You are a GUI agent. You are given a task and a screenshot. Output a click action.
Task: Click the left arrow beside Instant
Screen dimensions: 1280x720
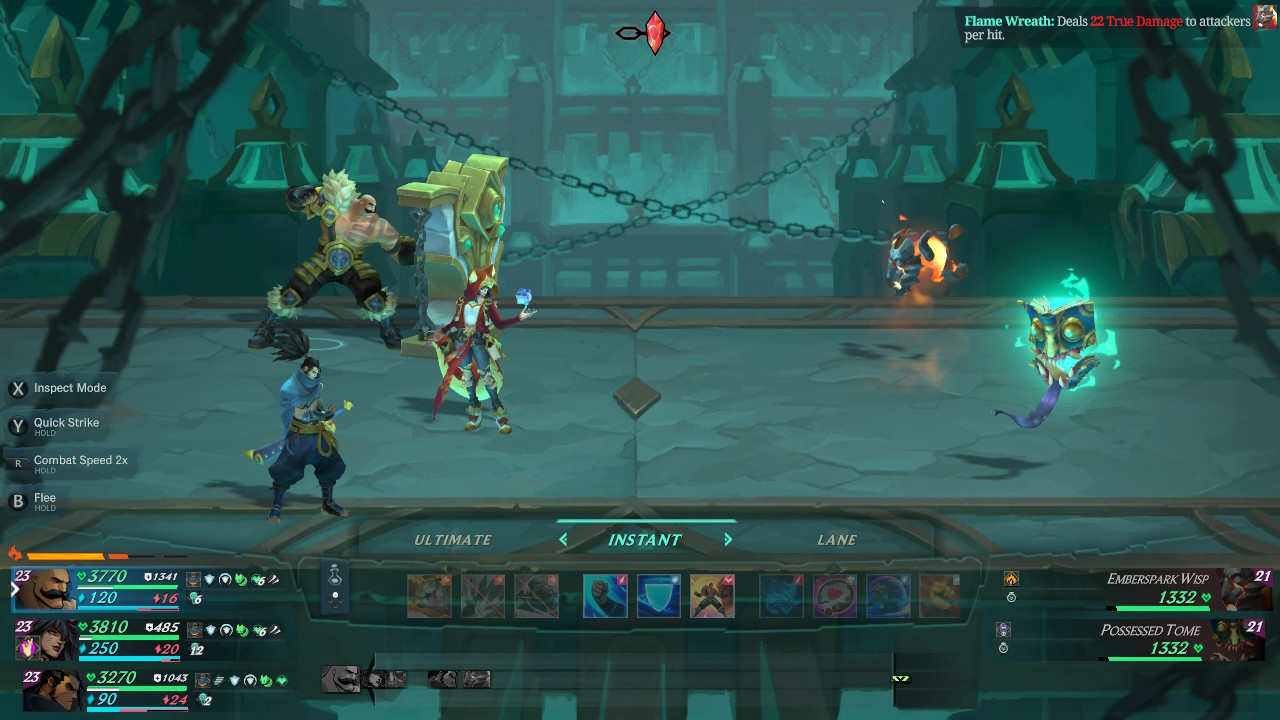pos(563,540)
